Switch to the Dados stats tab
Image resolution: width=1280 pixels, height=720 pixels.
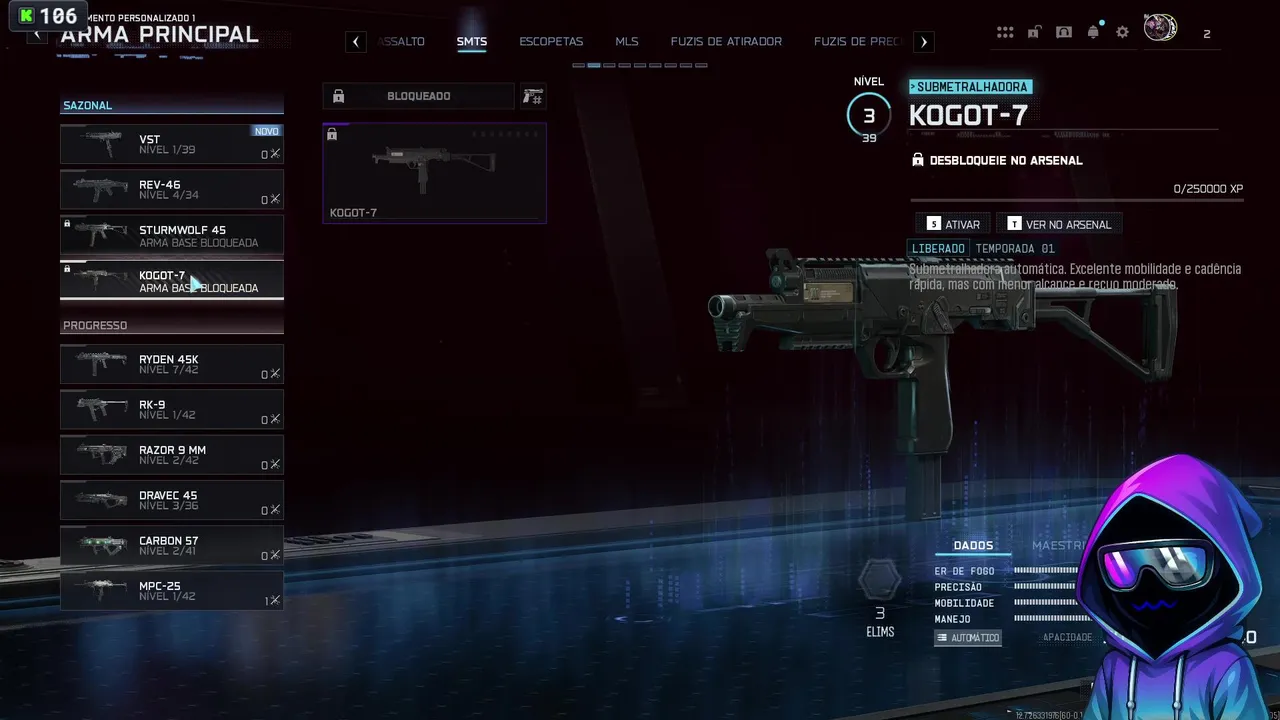[x=973, y=545]
